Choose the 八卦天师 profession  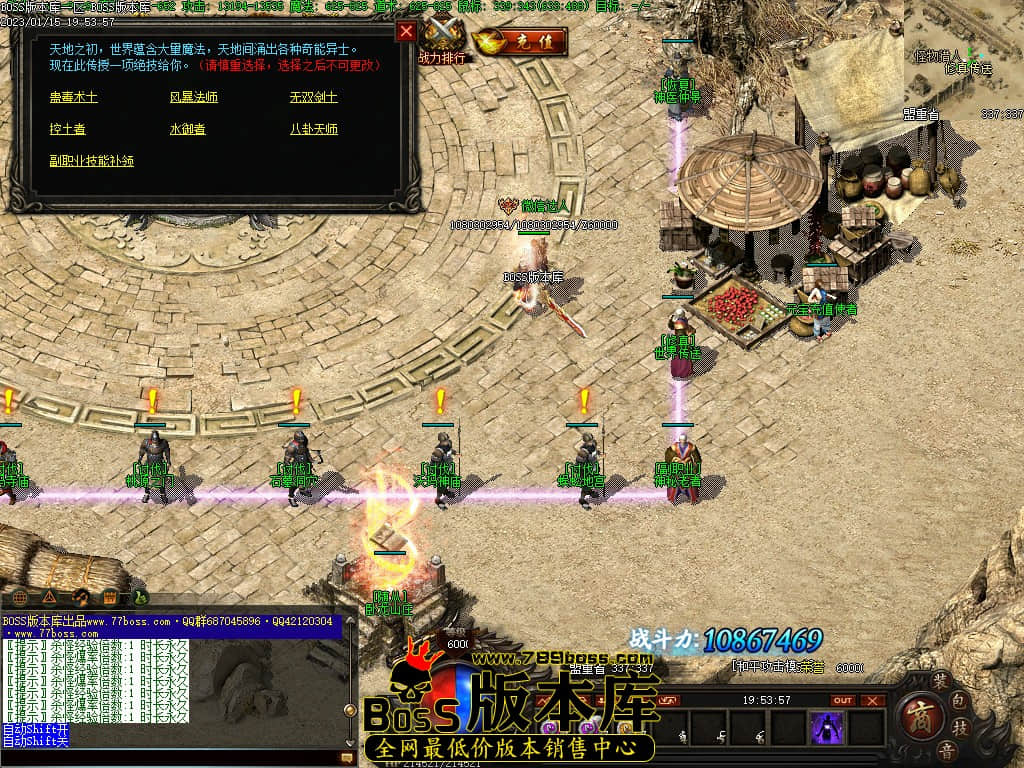pos(314,129)
